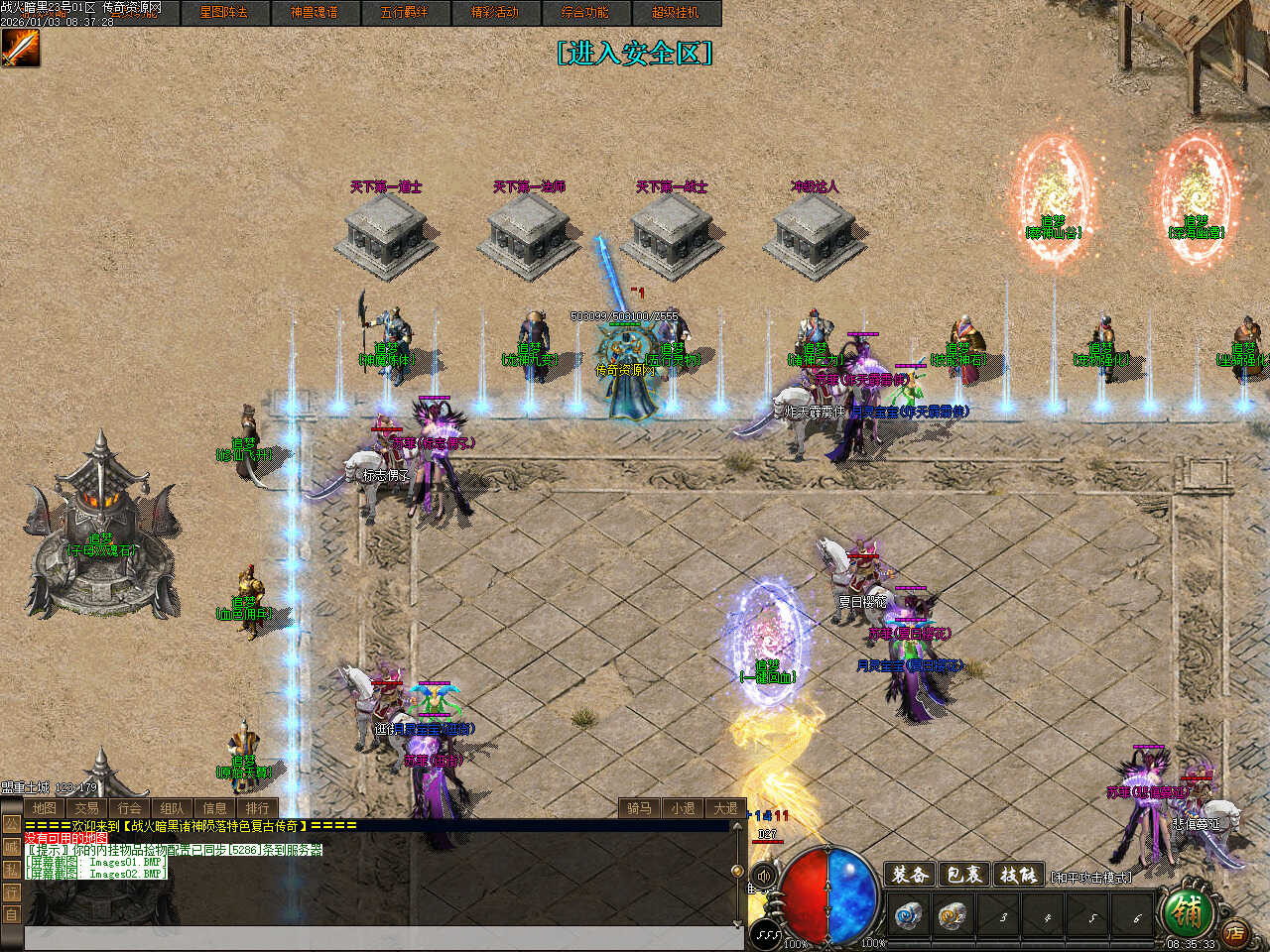Open the 行会 guild tab
Image resolution: width=1270 pixels, height=952 pixels.
[129, 808]
